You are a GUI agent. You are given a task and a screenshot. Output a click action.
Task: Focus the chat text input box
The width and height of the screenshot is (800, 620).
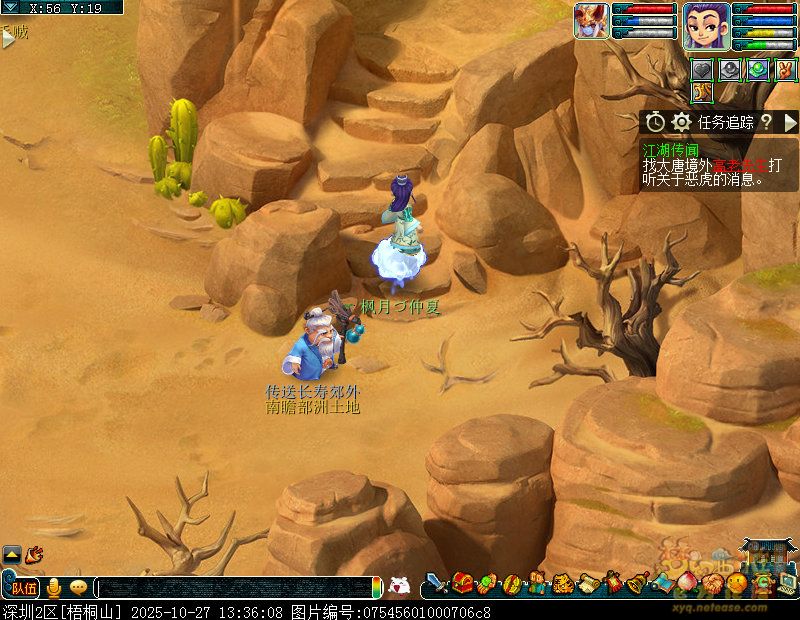[235, 588]
